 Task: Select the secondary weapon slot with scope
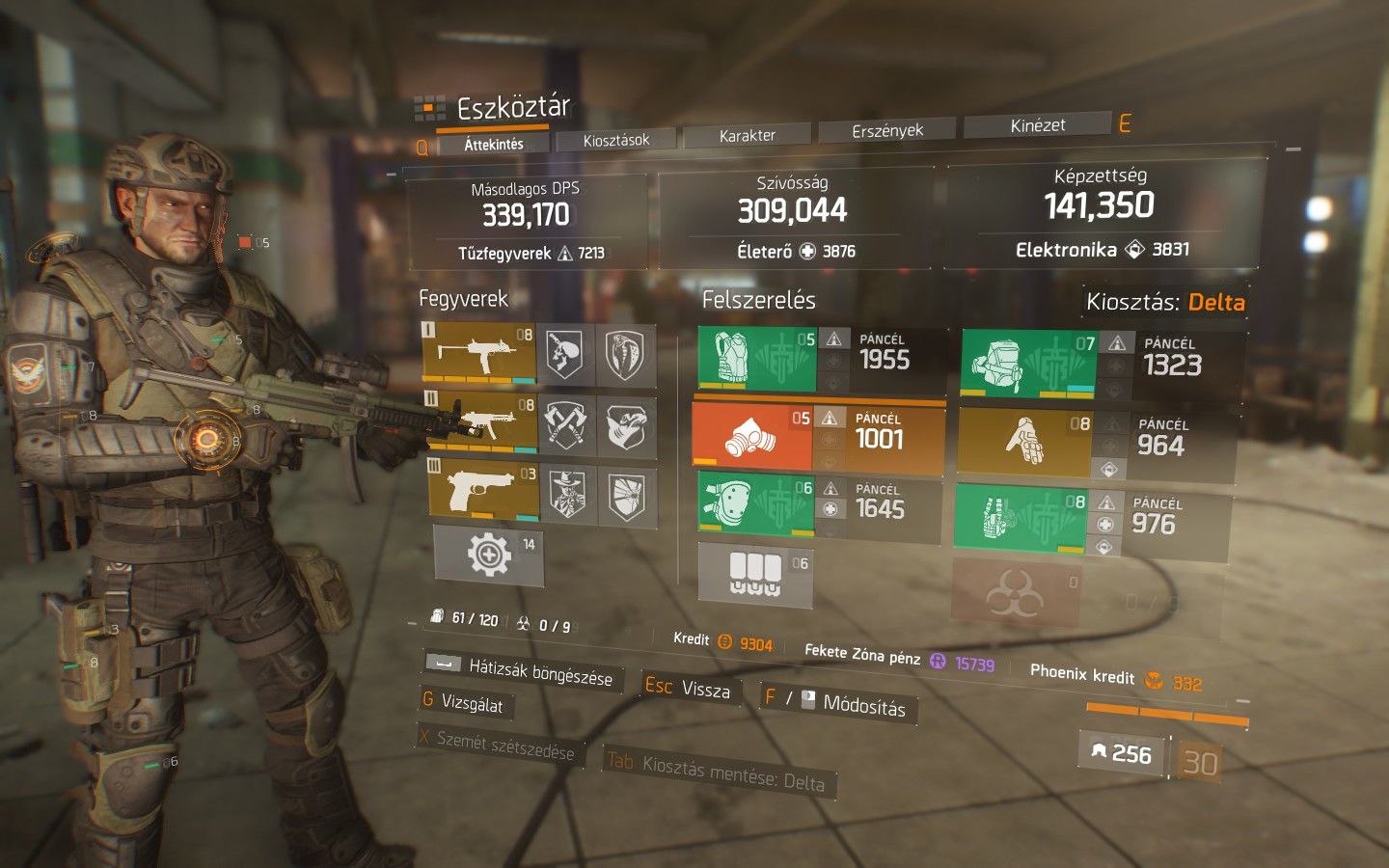[x=481, y=422]
